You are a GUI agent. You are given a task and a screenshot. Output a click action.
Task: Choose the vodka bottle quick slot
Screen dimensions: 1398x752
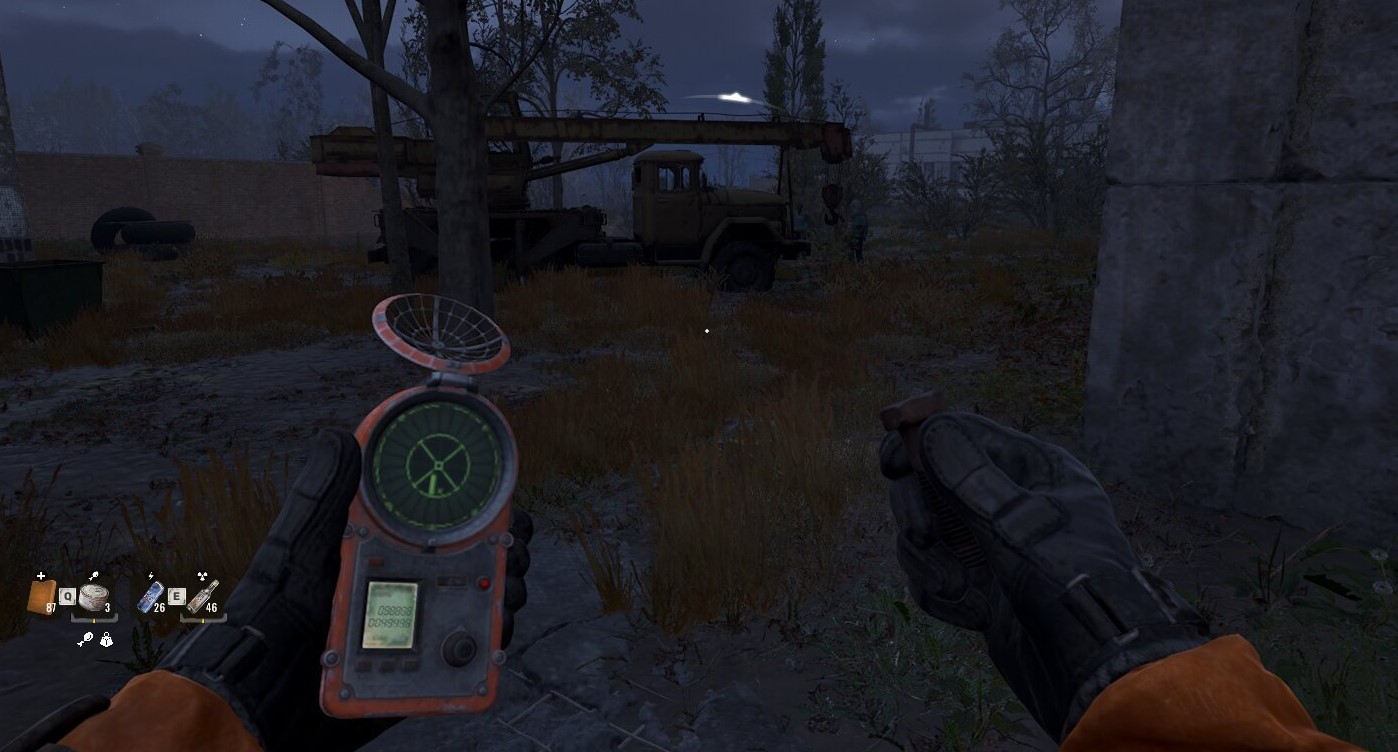tap(202, 597)
